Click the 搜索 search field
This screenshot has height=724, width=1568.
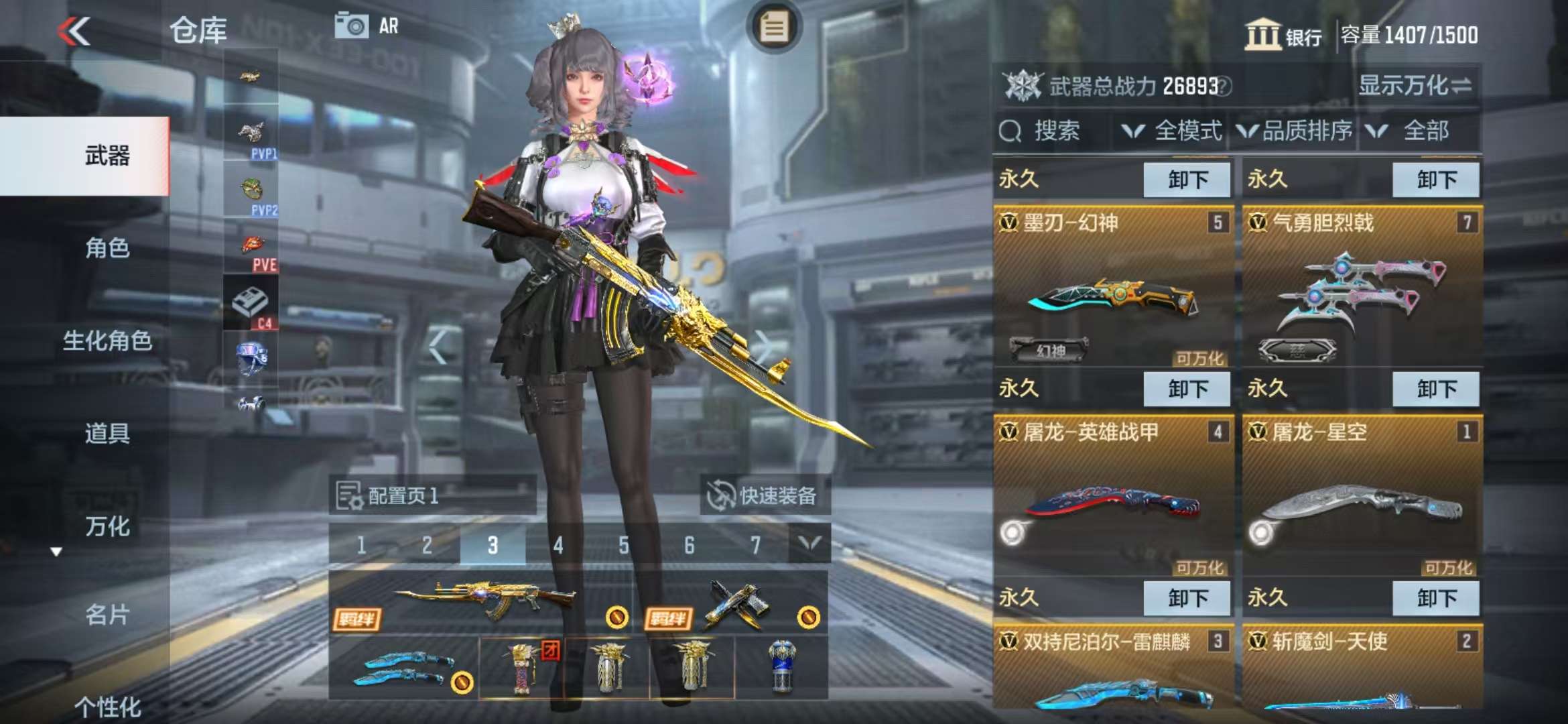click(1055, 131)
